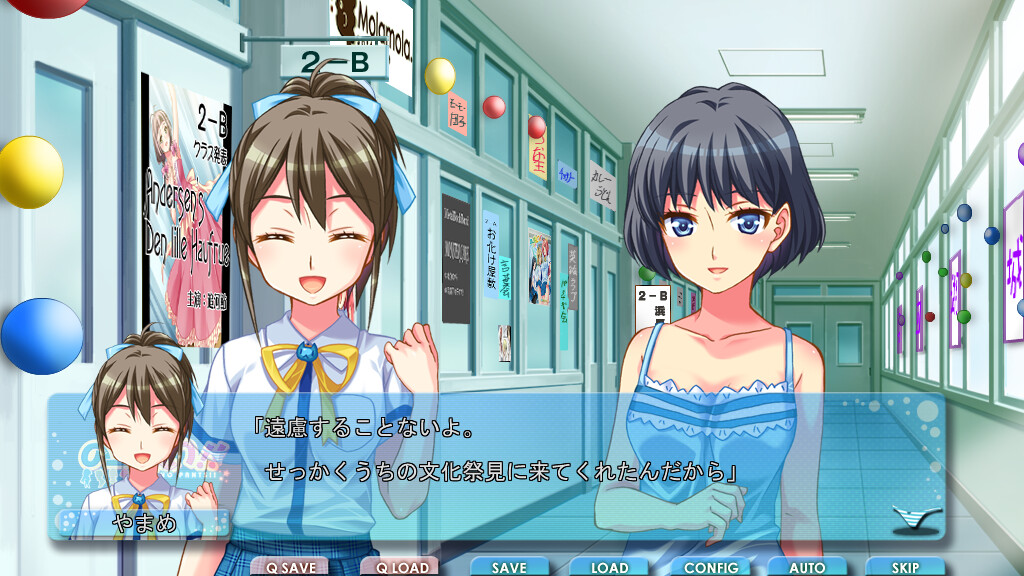Open the CONFIG settings

pyautogui.click(x=710, y=567)
